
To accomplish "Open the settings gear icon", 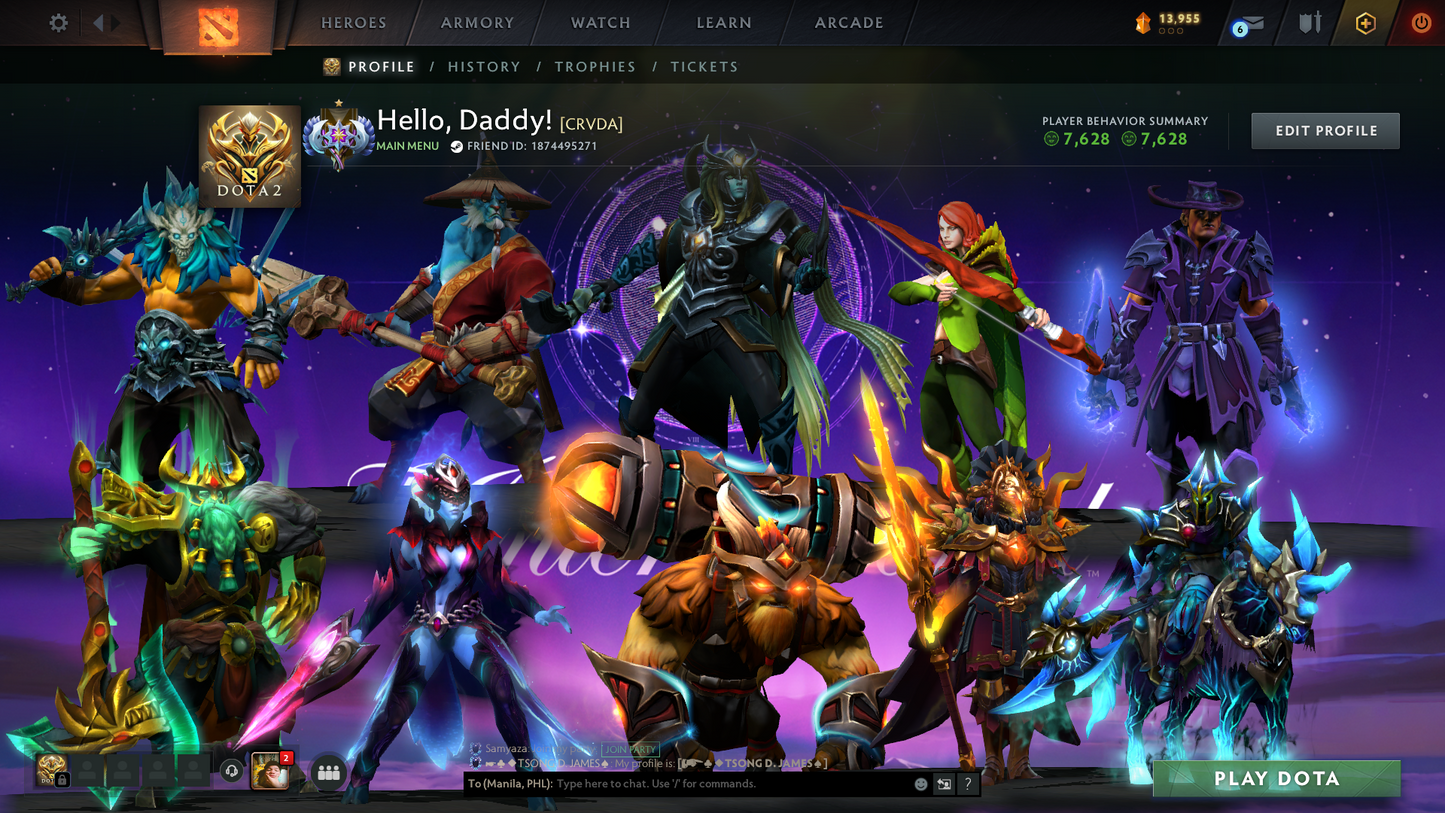I will (57, 22).
